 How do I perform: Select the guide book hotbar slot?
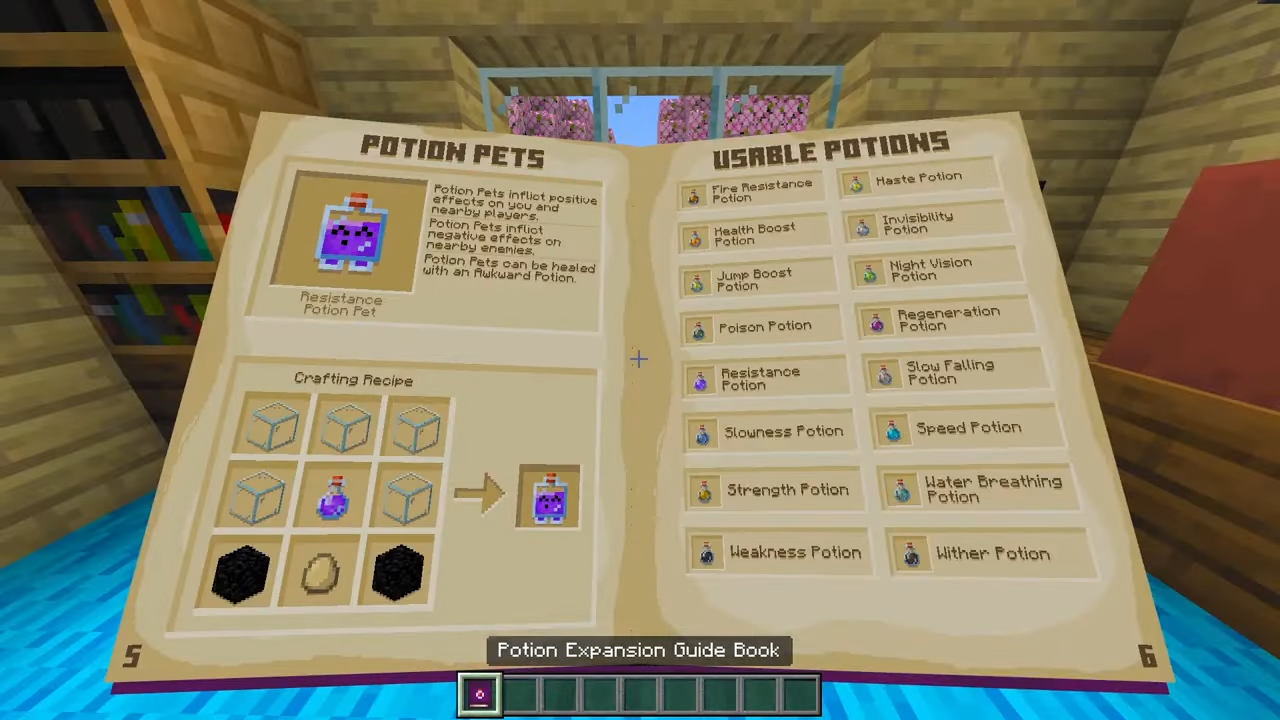click(x=479, y=695)
